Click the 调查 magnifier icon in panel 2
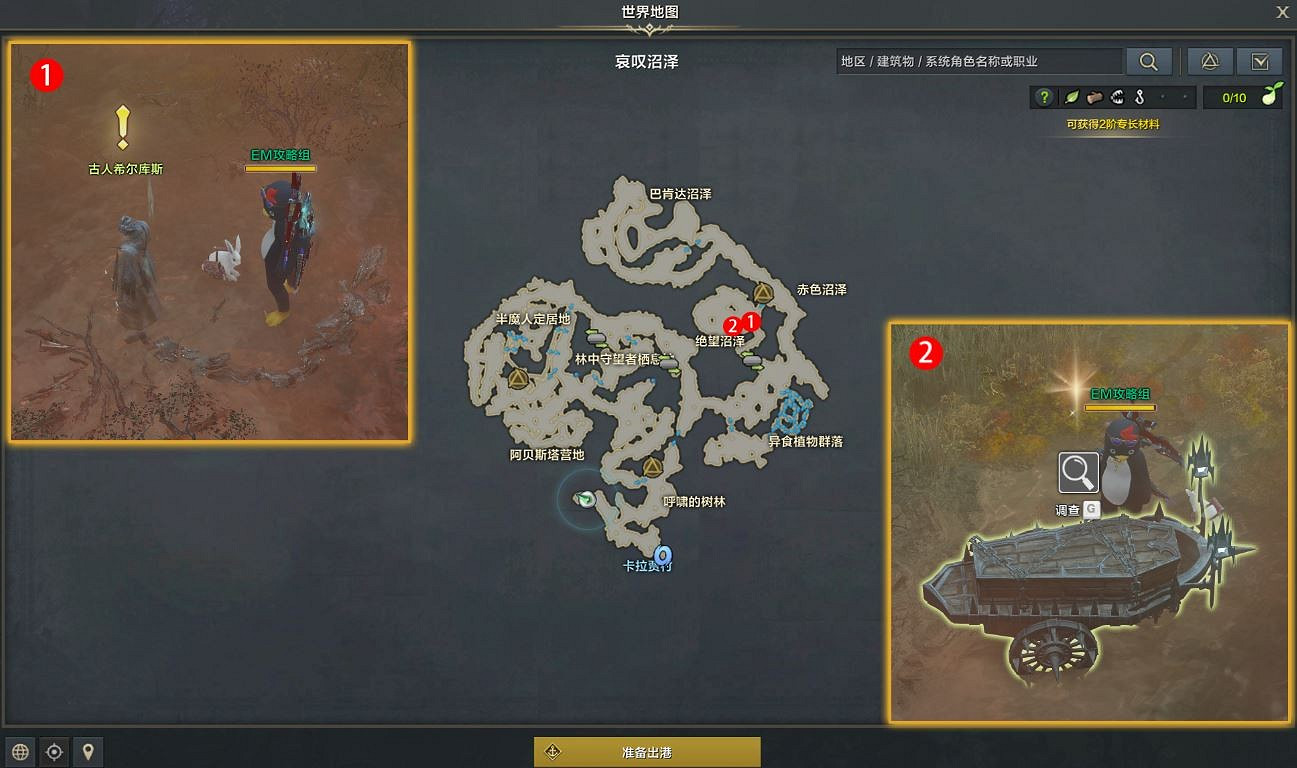Viewport: 1297px width, 768px height. tap(1076, 472)
